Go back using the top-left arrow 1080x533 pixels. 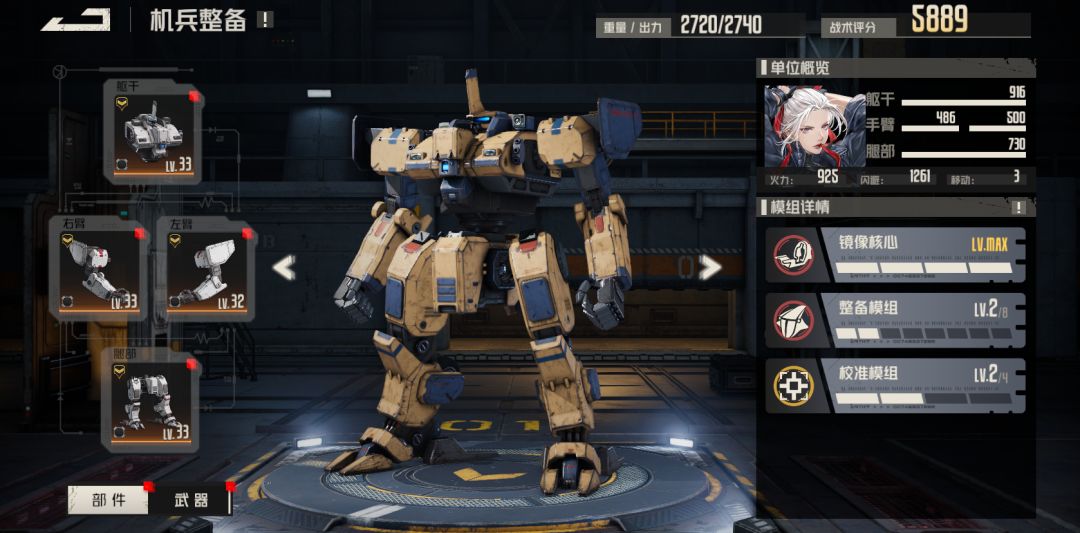[75, 20]
